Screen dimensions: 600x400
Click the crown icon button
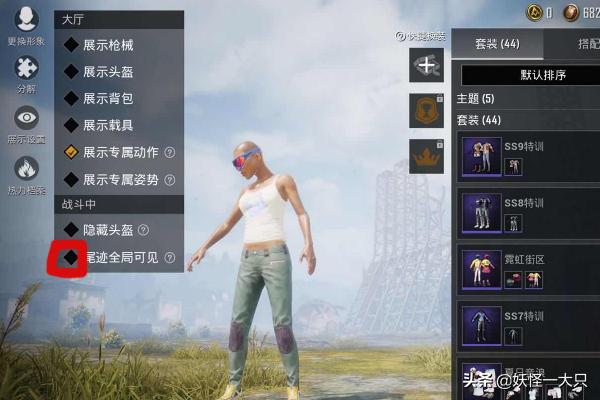tap(427, 157)
